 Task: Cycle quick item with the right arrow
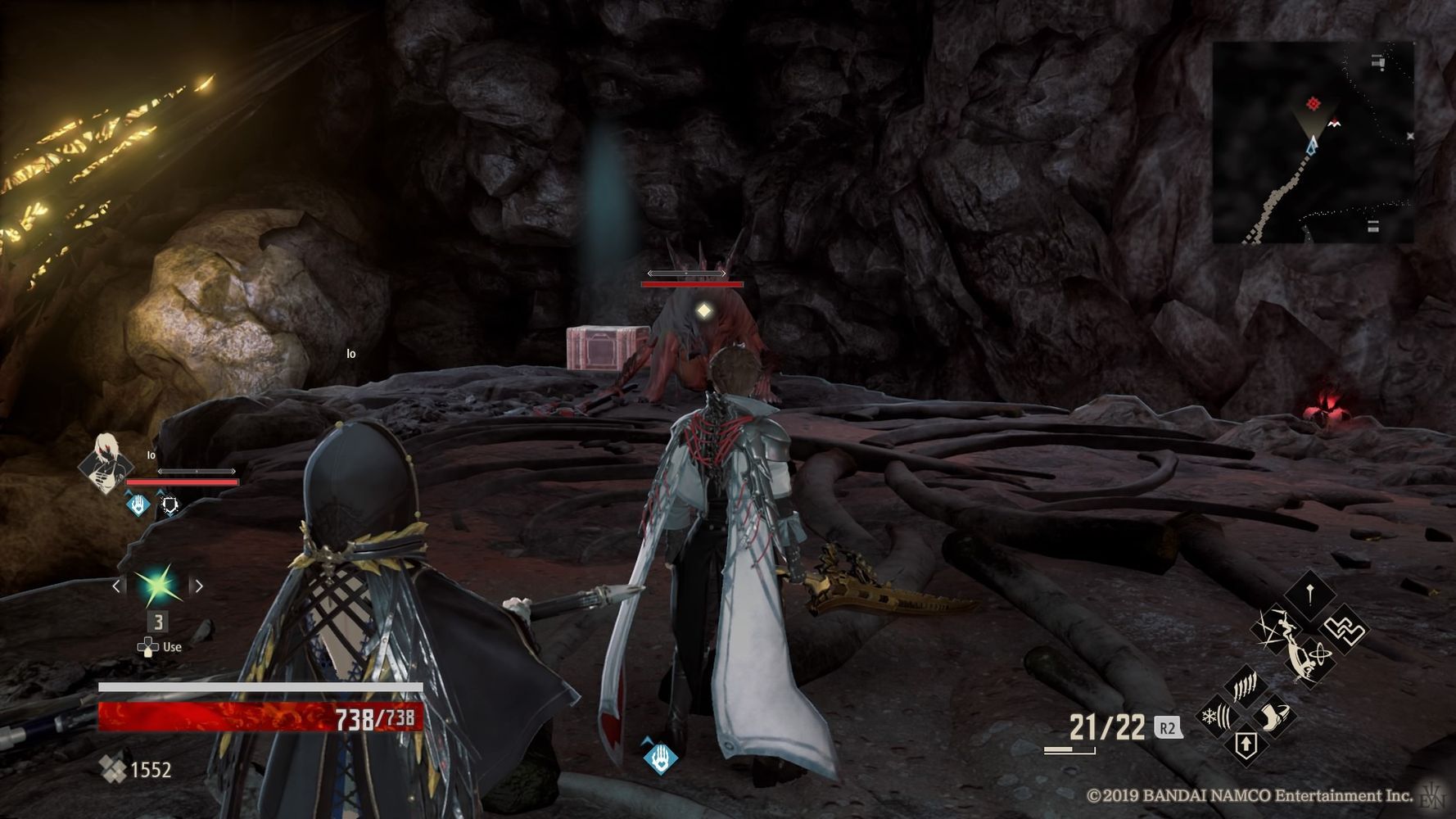[197, 586]
